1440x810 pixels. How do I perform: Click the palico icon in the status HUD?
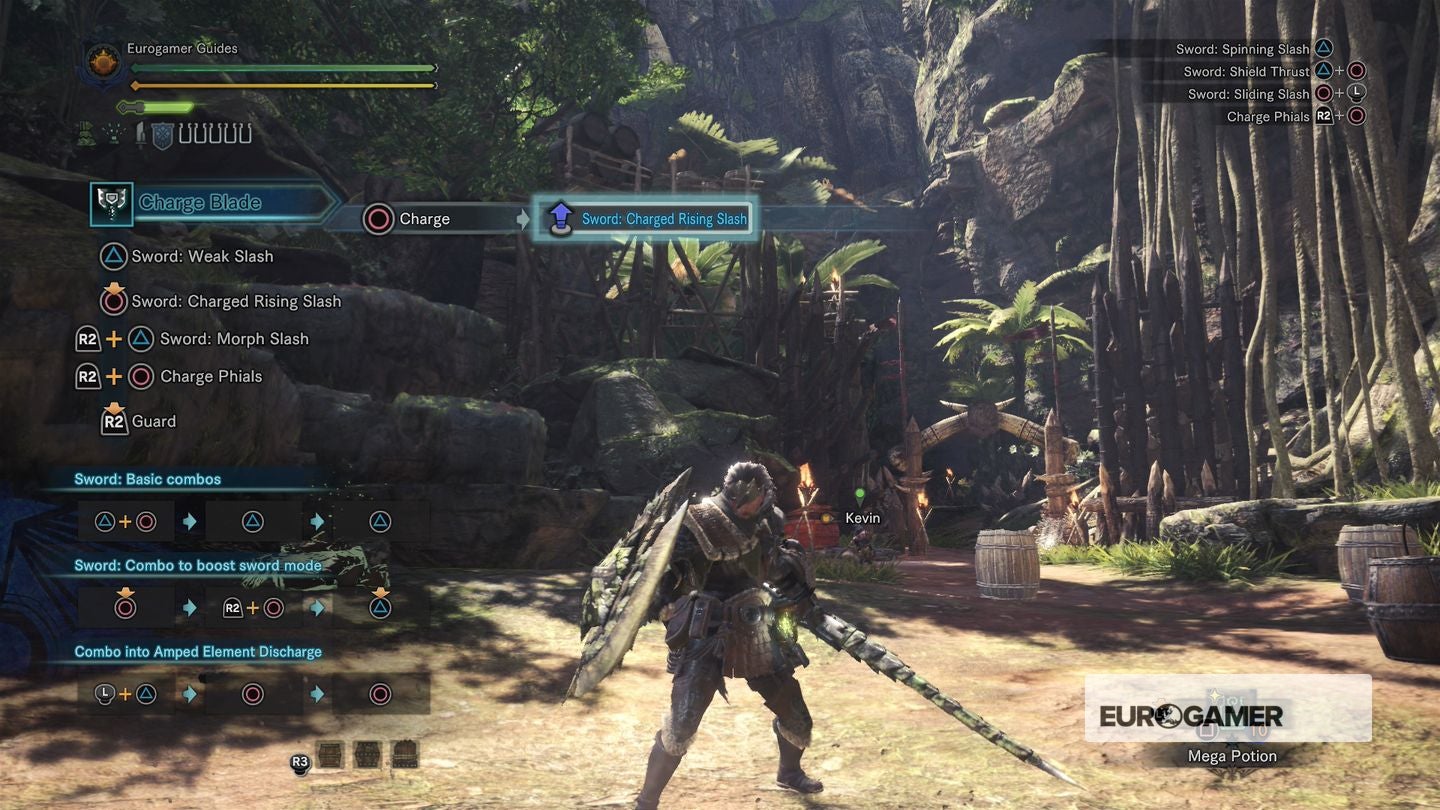[114, 133]
